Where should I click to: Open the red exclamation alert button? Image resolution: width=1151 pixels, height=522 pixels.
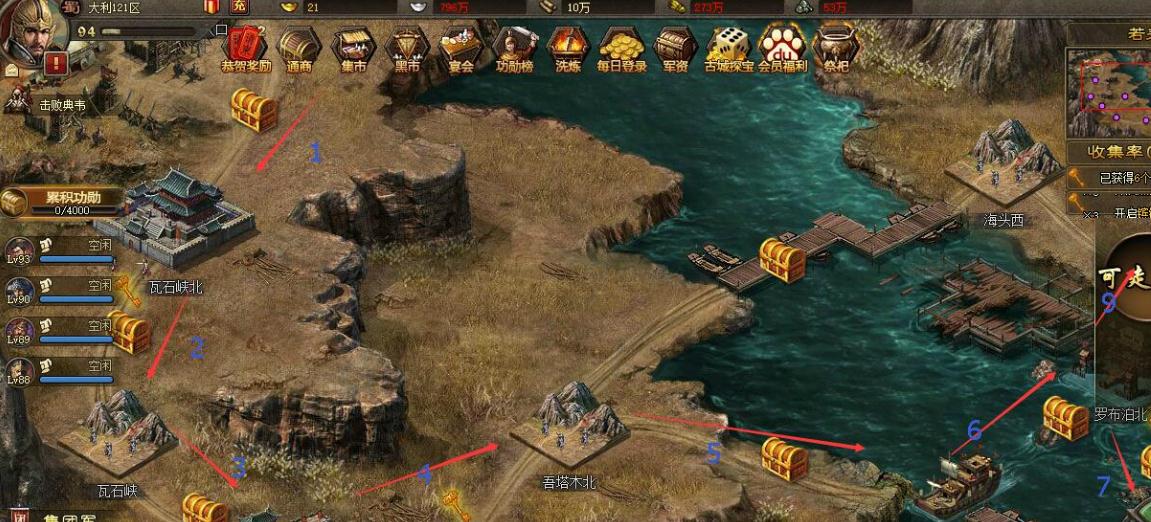(56, 65)
